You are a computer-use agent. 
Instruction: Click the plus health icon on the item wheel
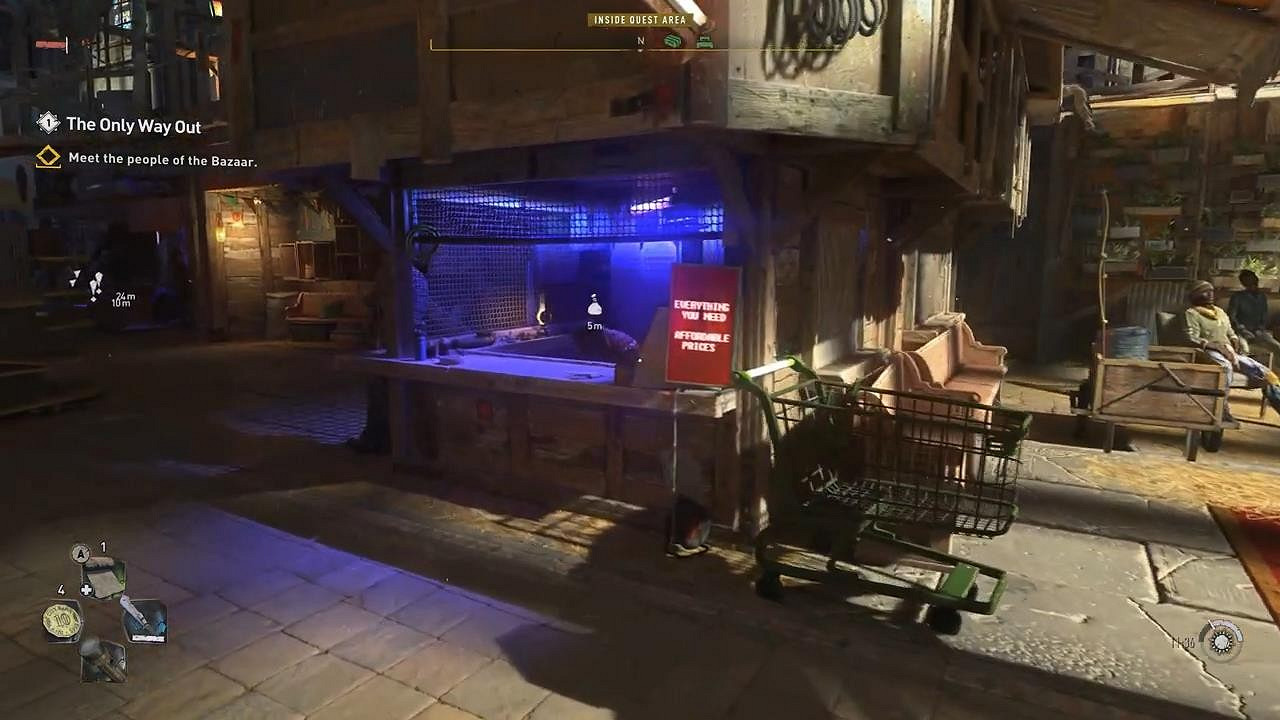87,589
